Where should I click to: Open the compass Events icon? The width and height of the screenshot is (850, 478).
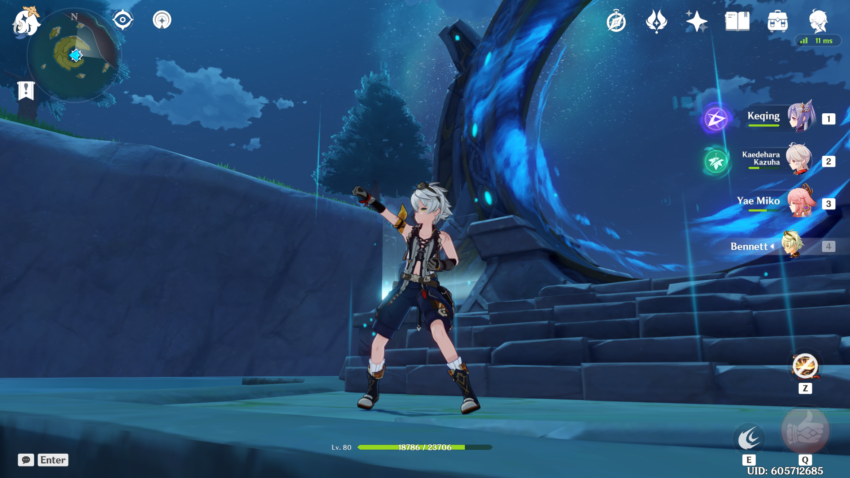[616, 21]
